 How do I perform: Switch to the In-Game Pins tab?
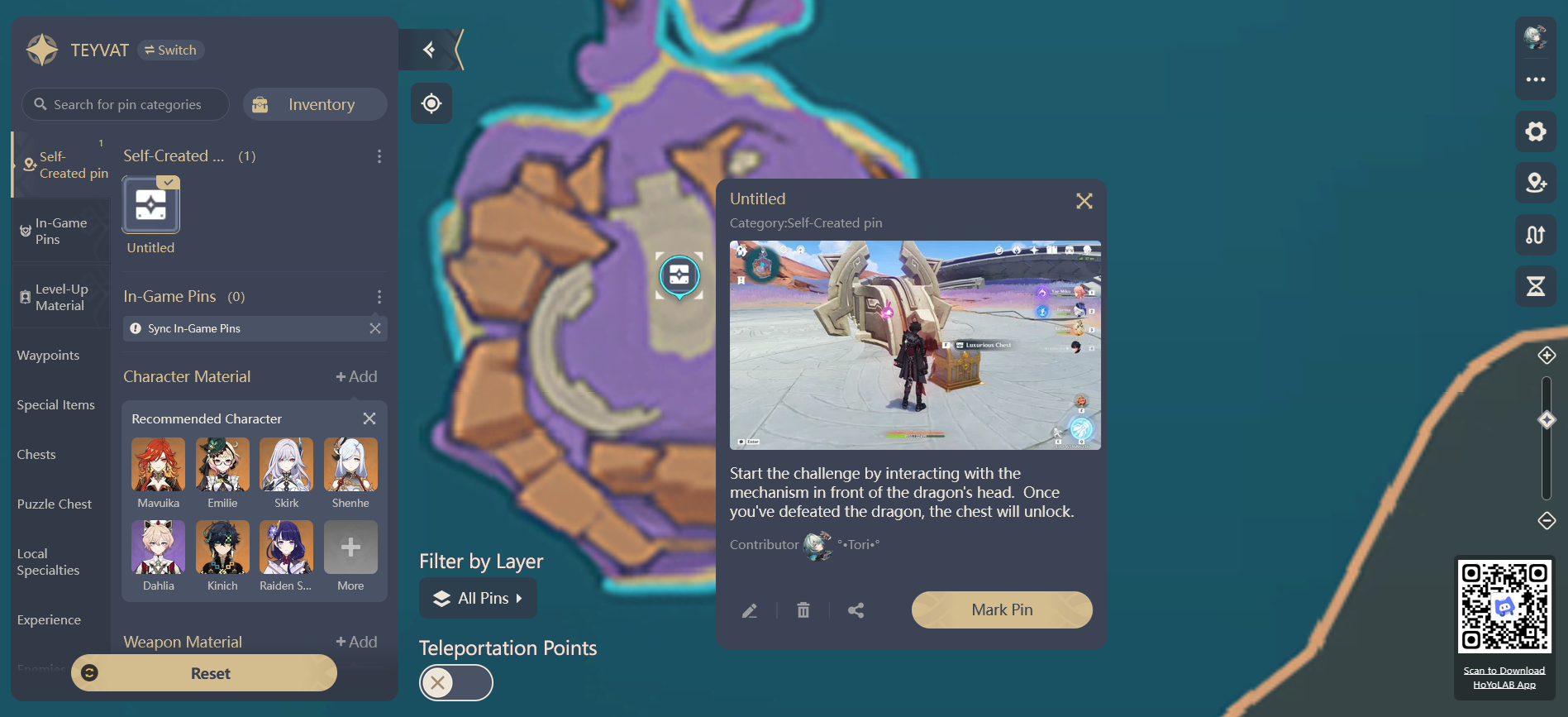pyautogui.click(x=60, y=230)
